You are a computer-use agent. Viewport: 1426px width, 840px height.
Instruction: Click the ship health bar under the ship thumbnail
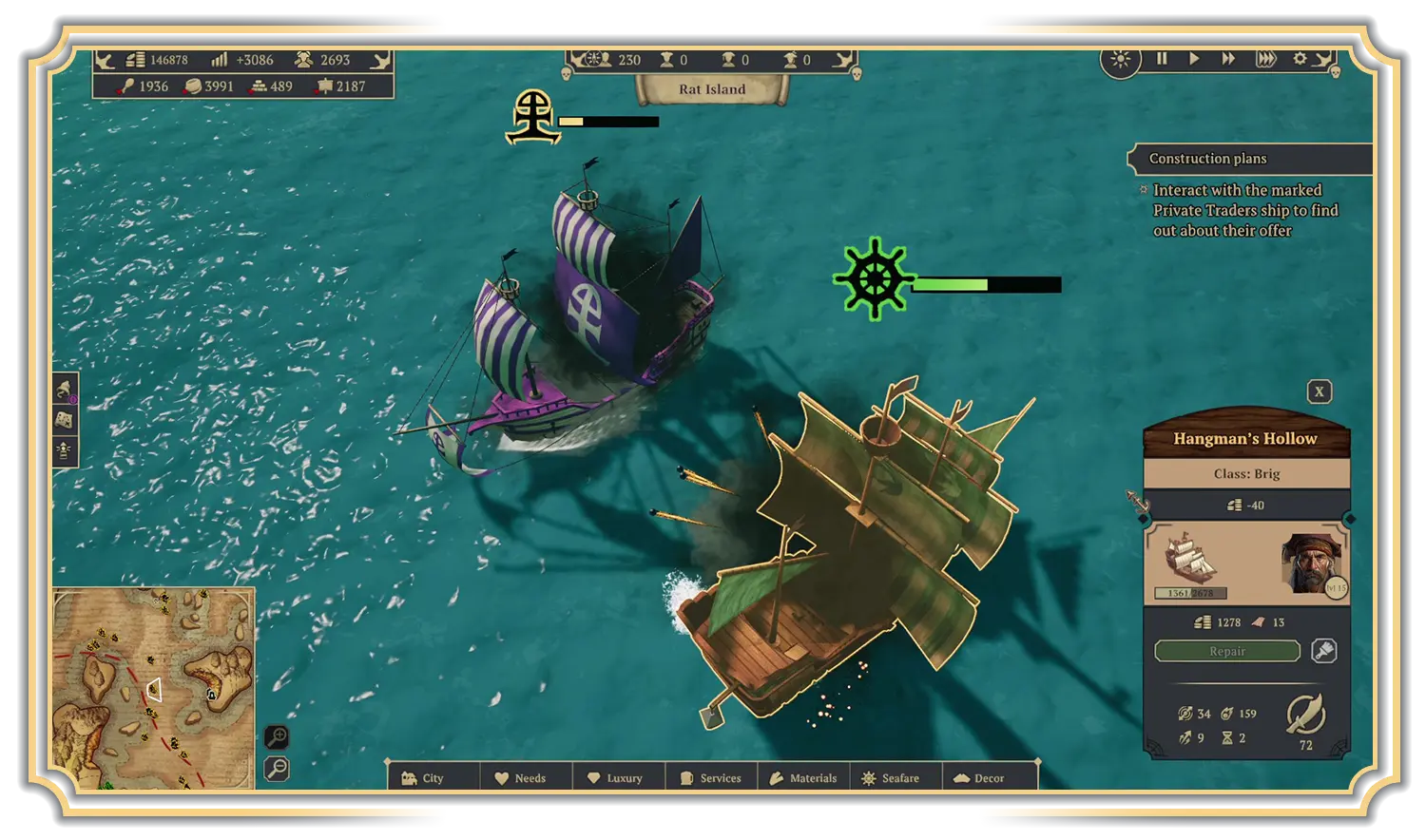(x=1192, y=592)
